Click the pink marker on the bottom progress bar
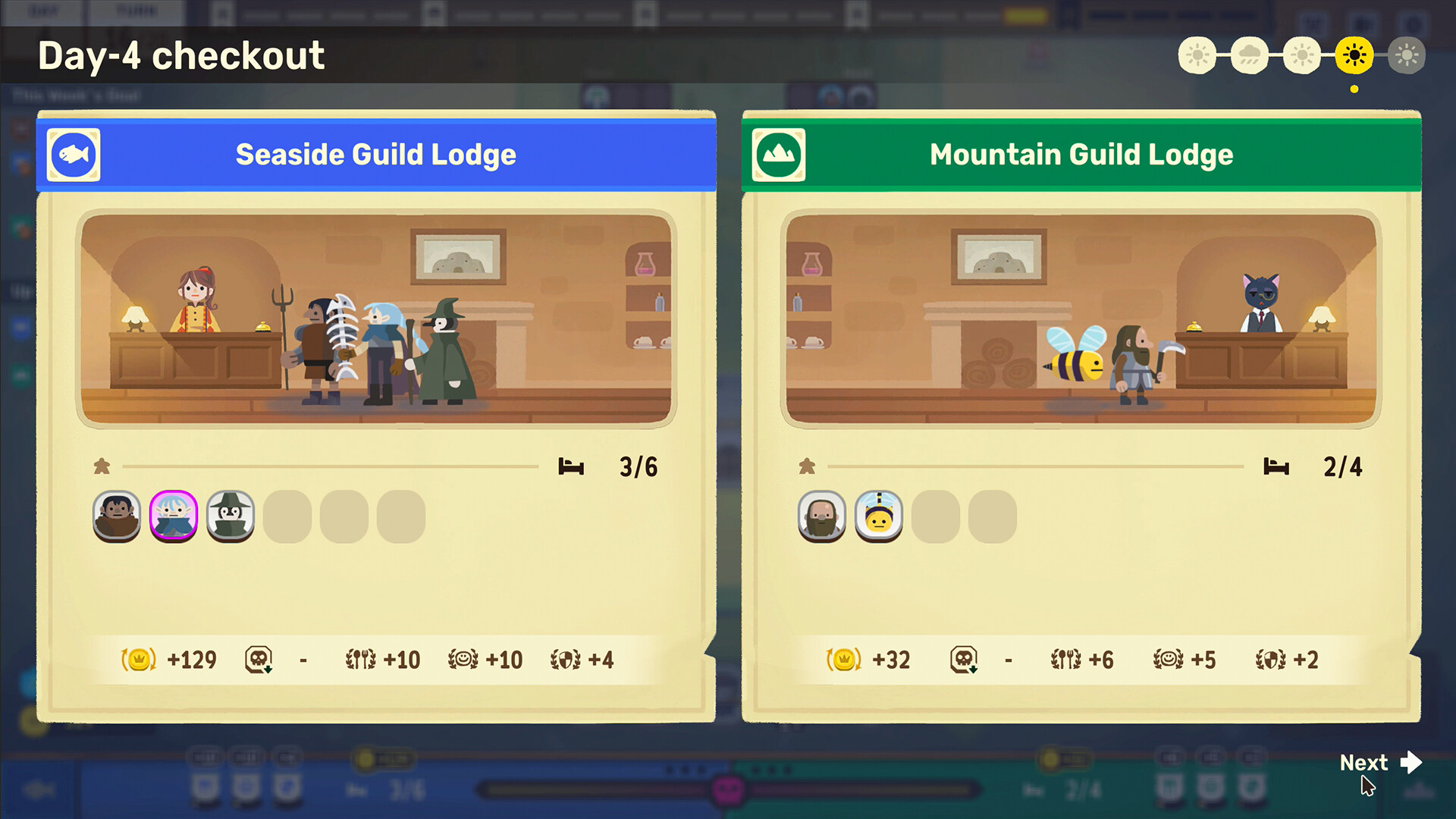The width and height of the screenshot is (1456, 819). (730, 789)
